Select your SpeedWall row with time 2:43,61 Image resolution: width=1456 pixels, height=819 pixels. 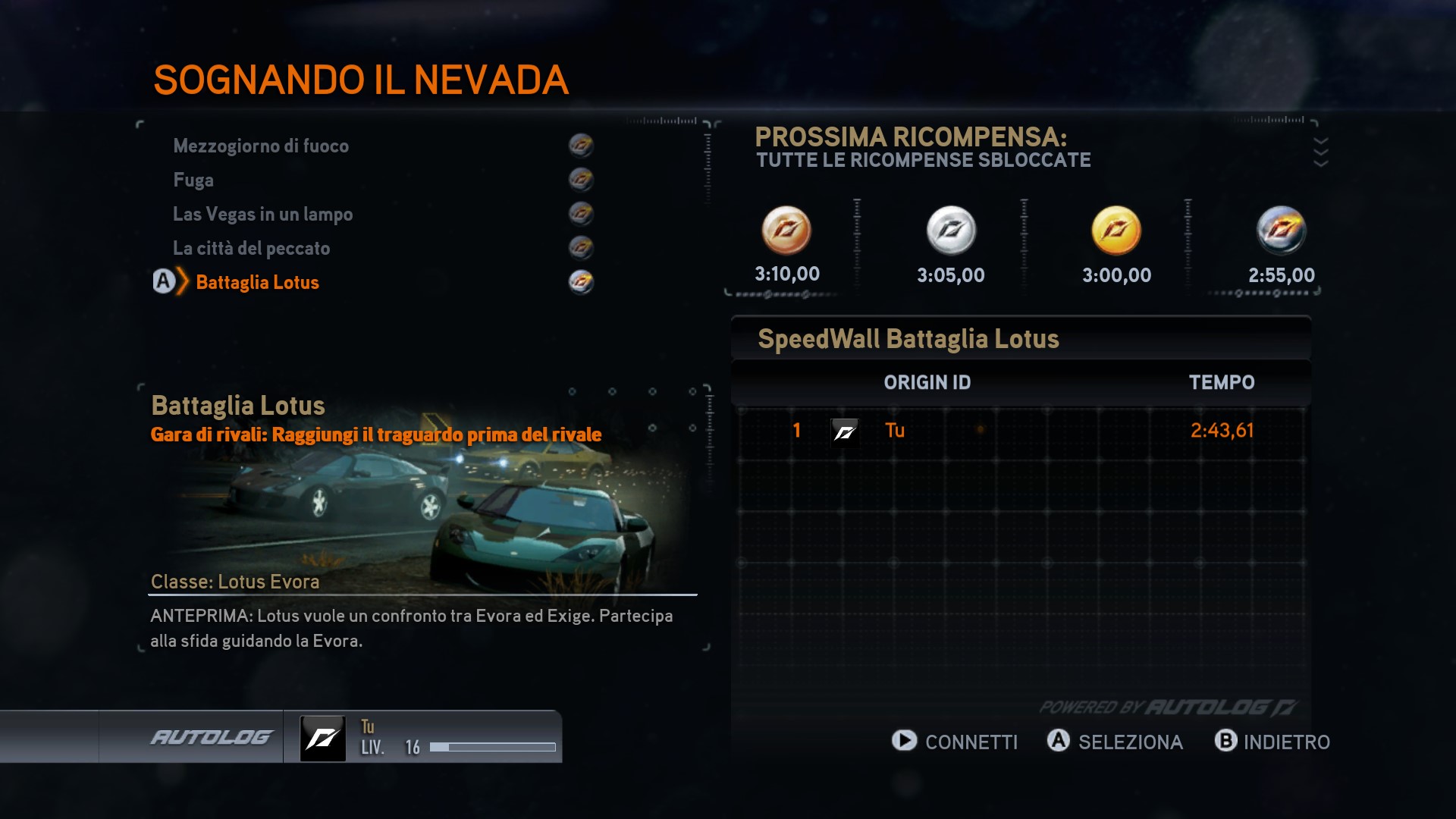coord(1021,431)
